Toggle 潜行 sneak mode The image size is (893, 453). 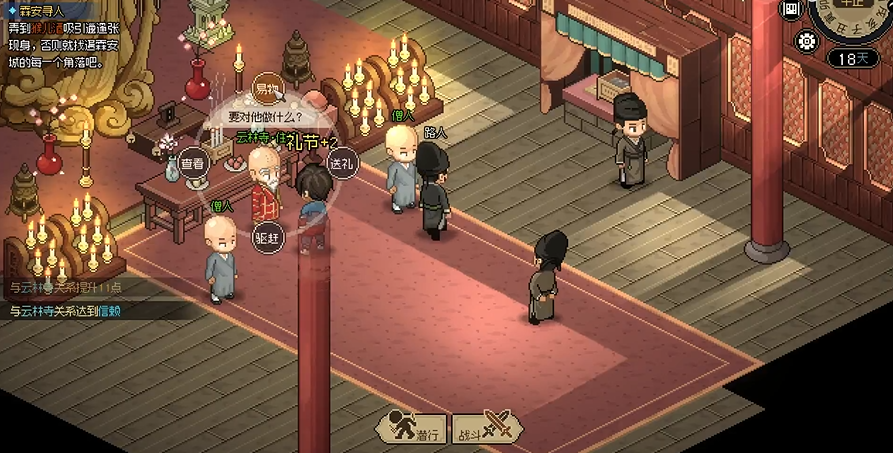412,427
